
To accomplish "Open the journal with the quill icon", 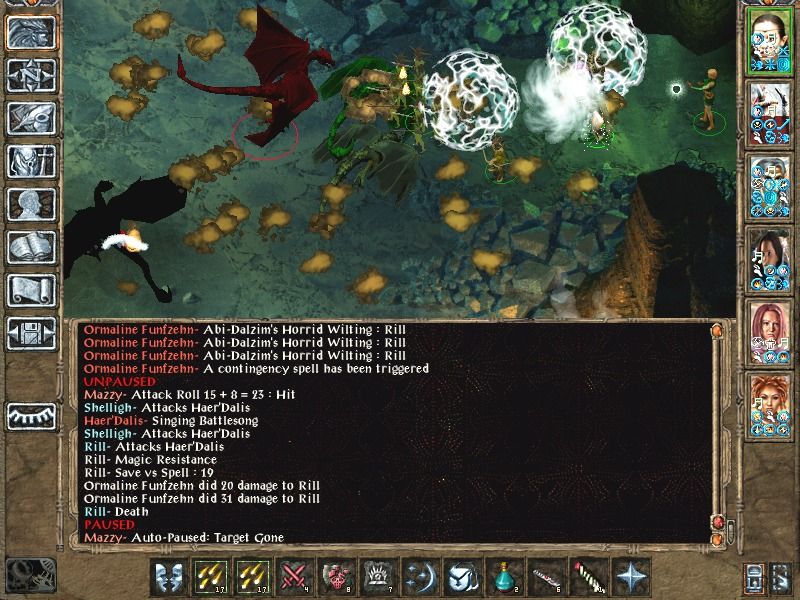I will click(x=31, y=118).
